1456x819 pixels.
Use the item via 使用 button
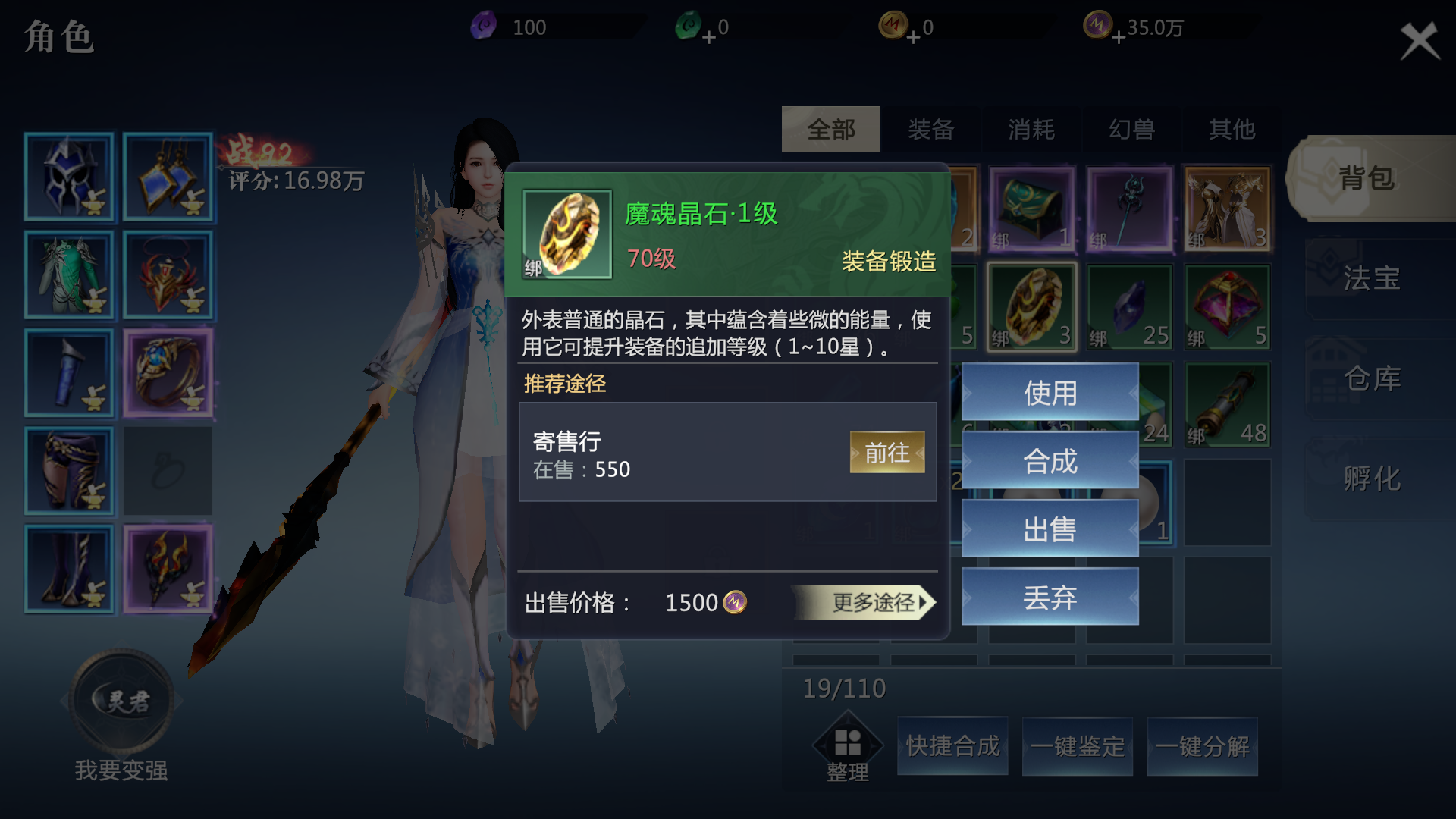[1050, 393]
